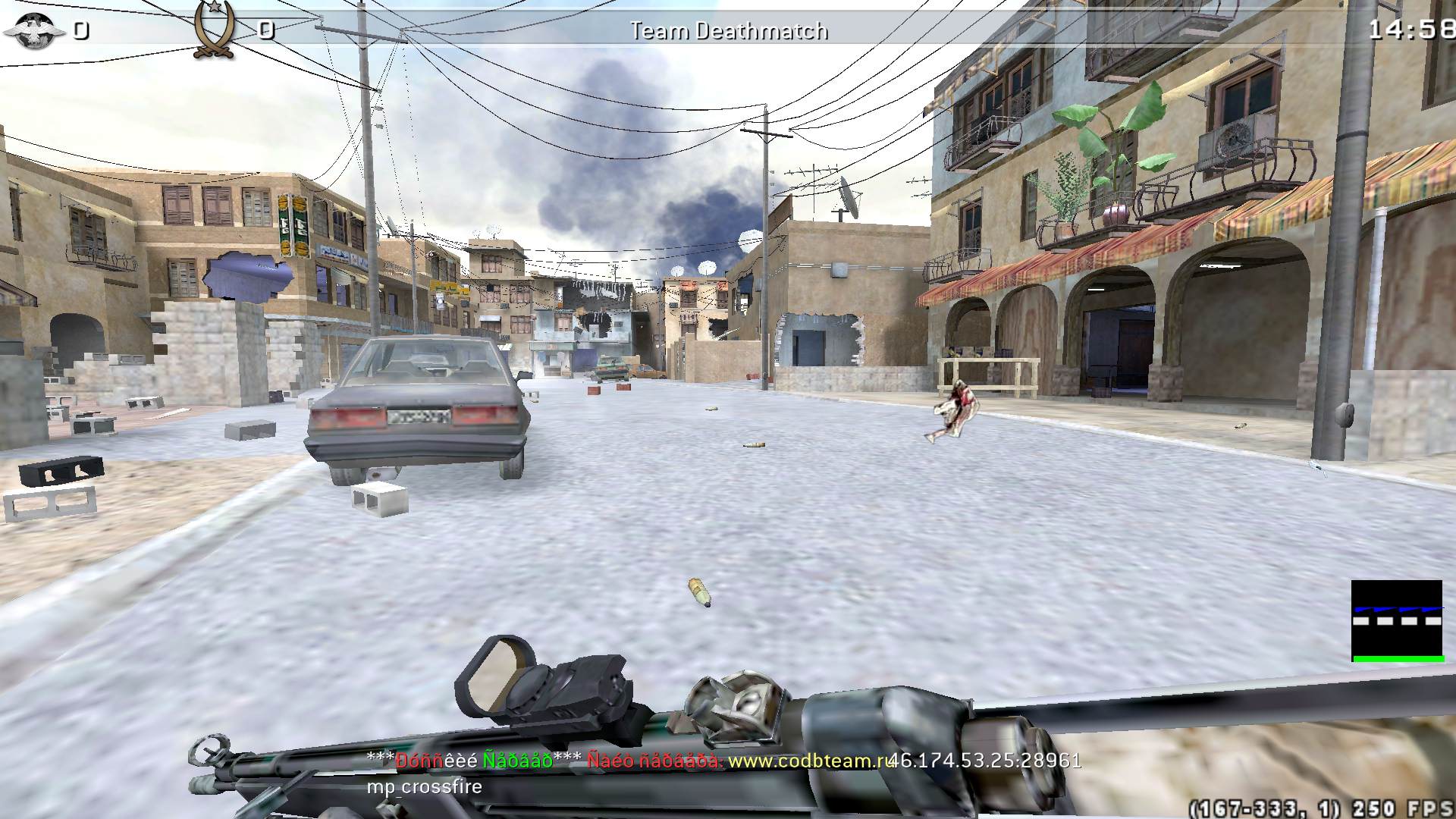1456x819 pixels.
Task: Click the www.codbteam.ru server link
Action: coord(809,761)
